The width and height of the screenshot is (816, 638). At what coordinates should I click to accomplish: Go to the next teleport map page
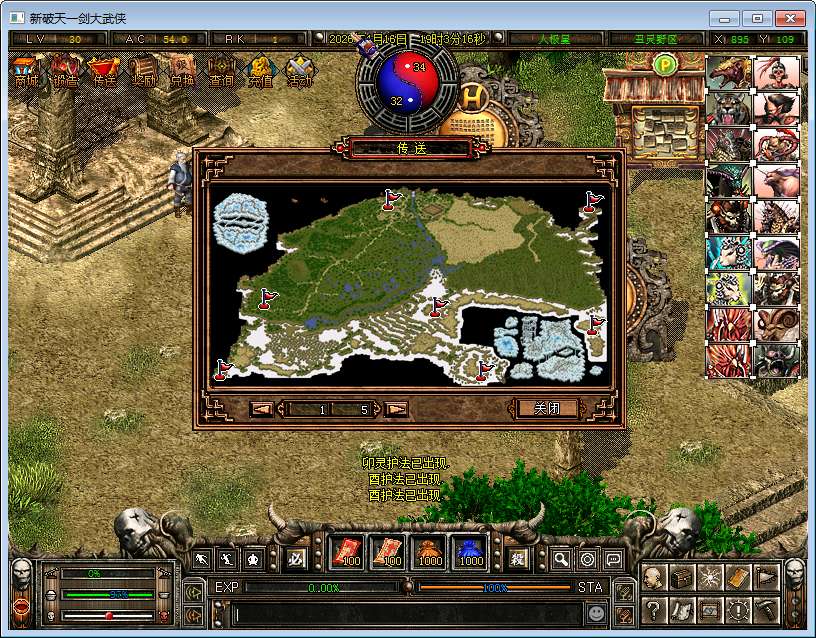396,409
